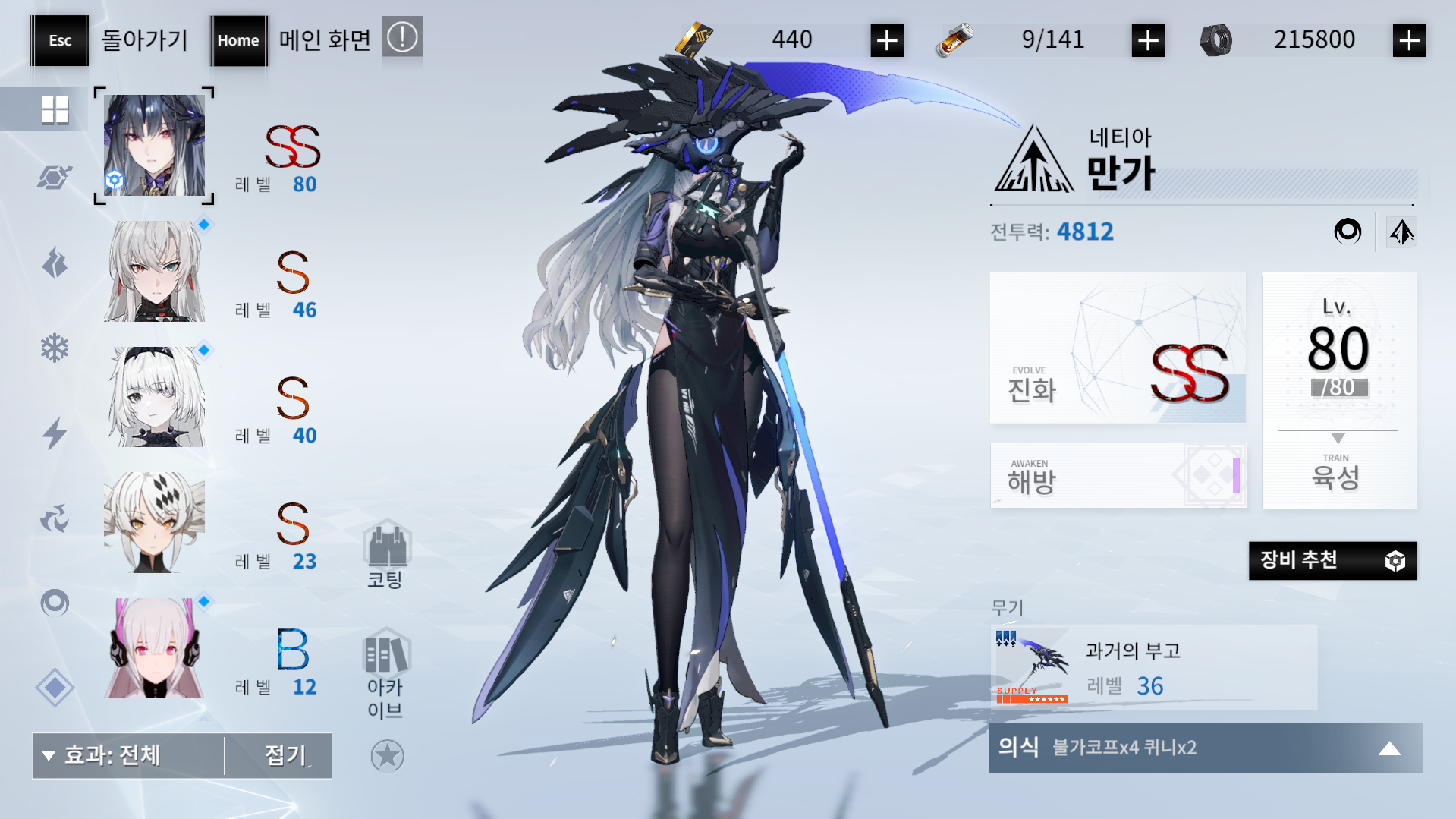
Task: Select the grid view filter icon
Action: point(55,109)
